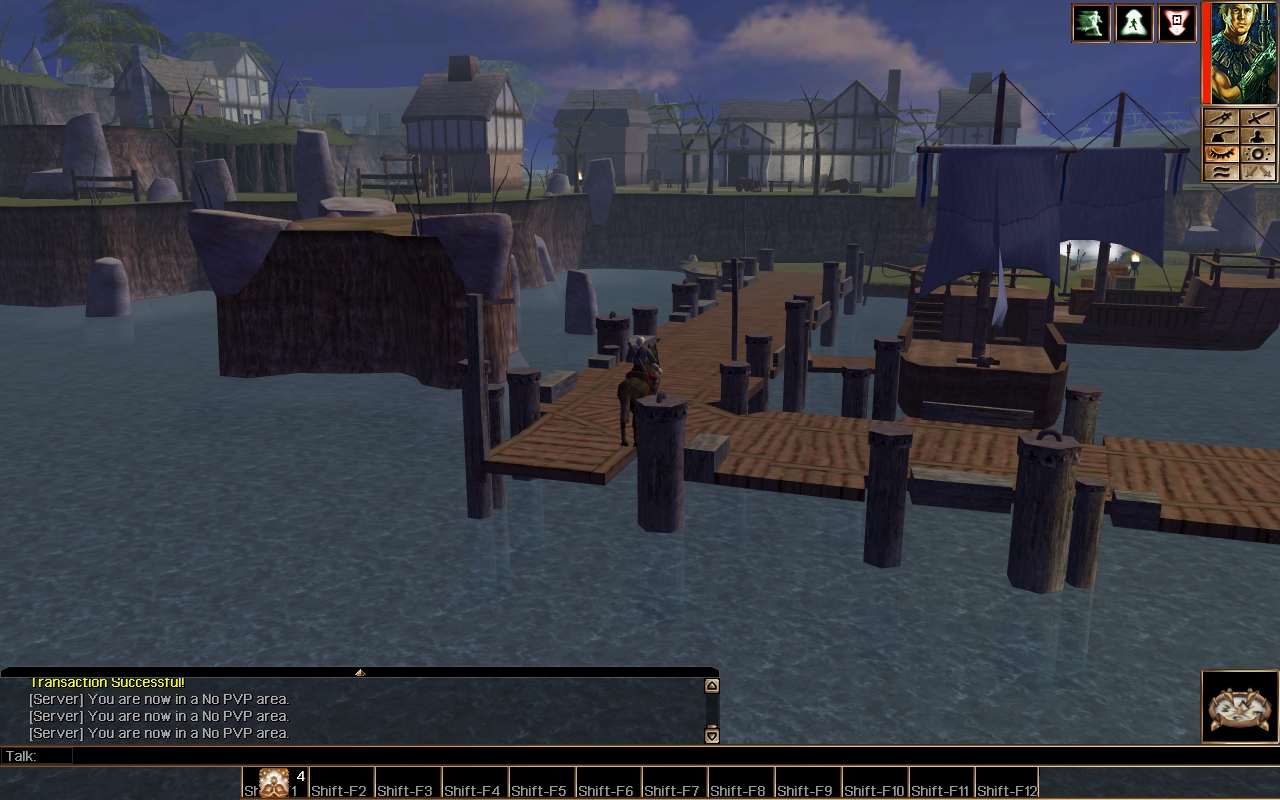
Task: Rest using the closed eye button
Action: (x=1220, y=154)
